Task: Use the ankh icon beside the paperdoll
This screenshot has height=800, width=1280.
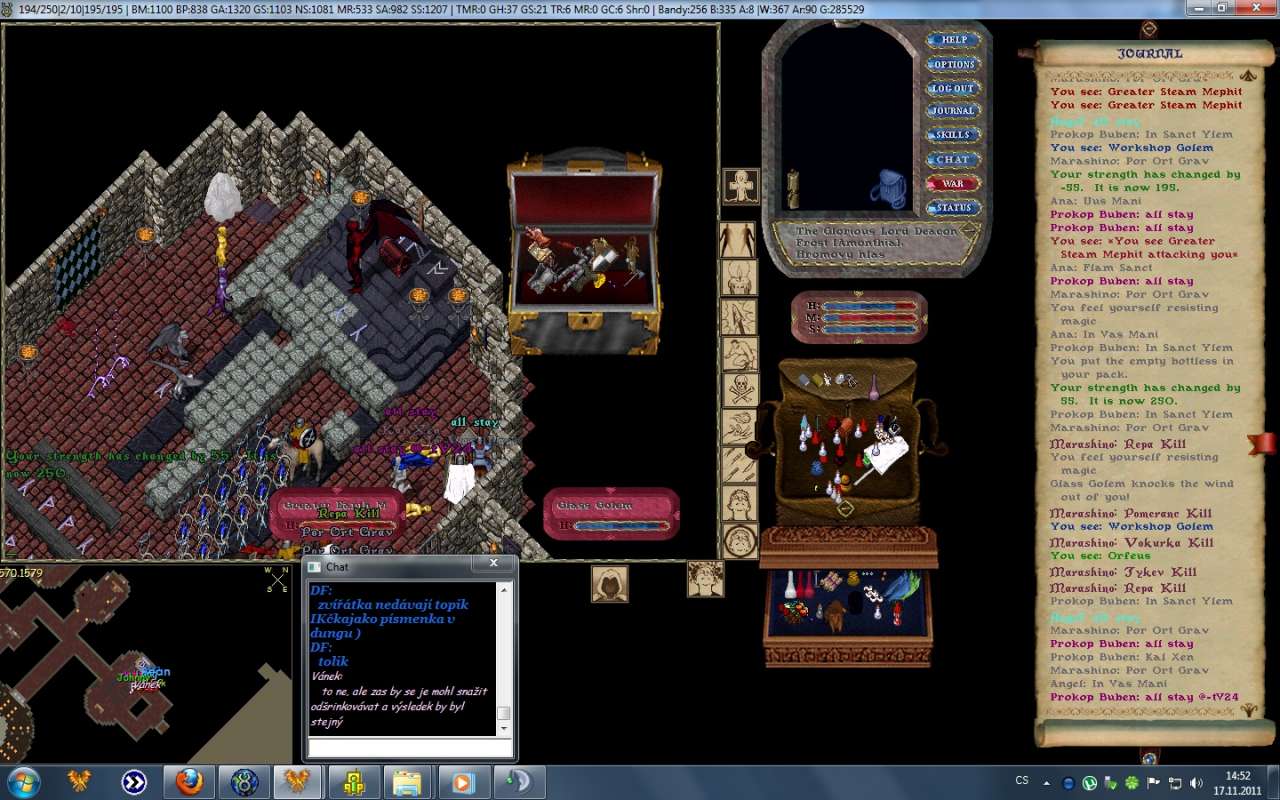Action: pos(741,186)
